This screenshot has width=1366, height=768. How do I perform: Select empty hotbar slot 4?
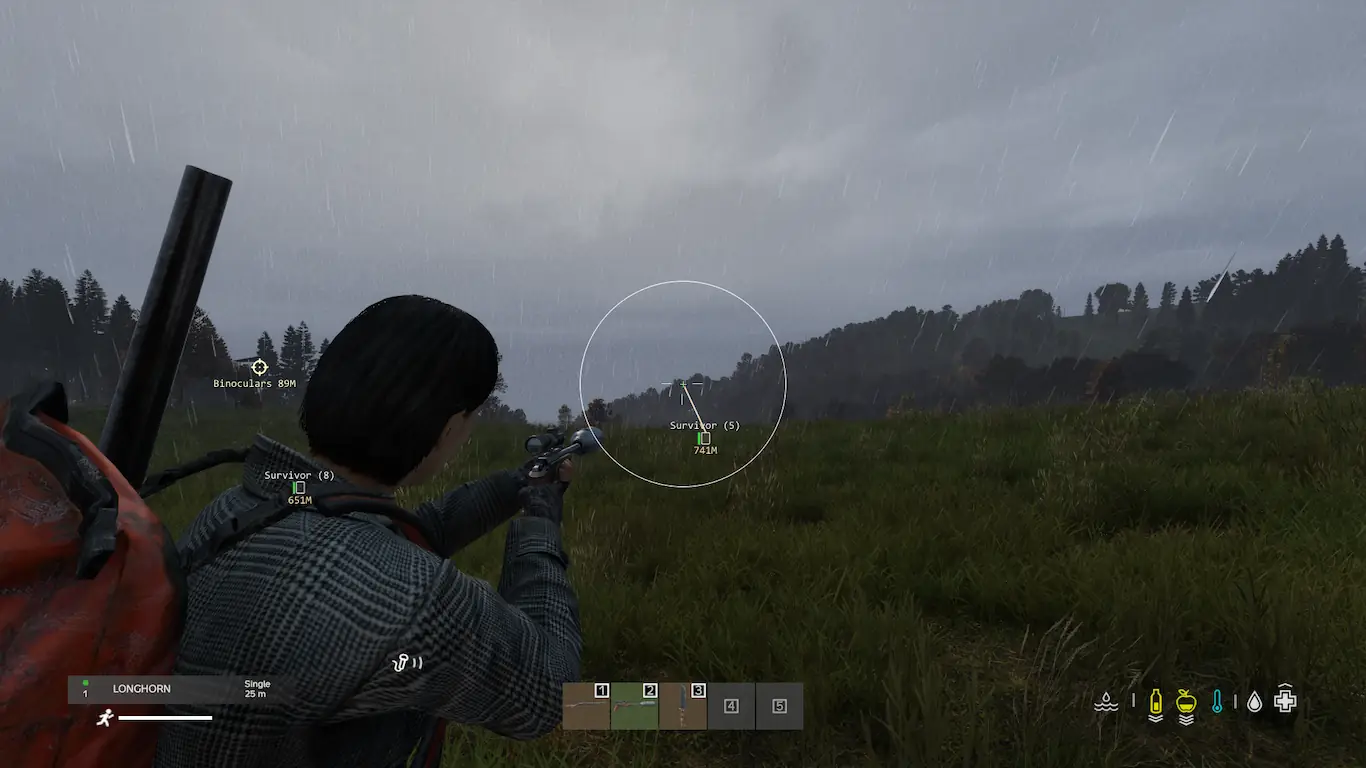click(731, 706)
